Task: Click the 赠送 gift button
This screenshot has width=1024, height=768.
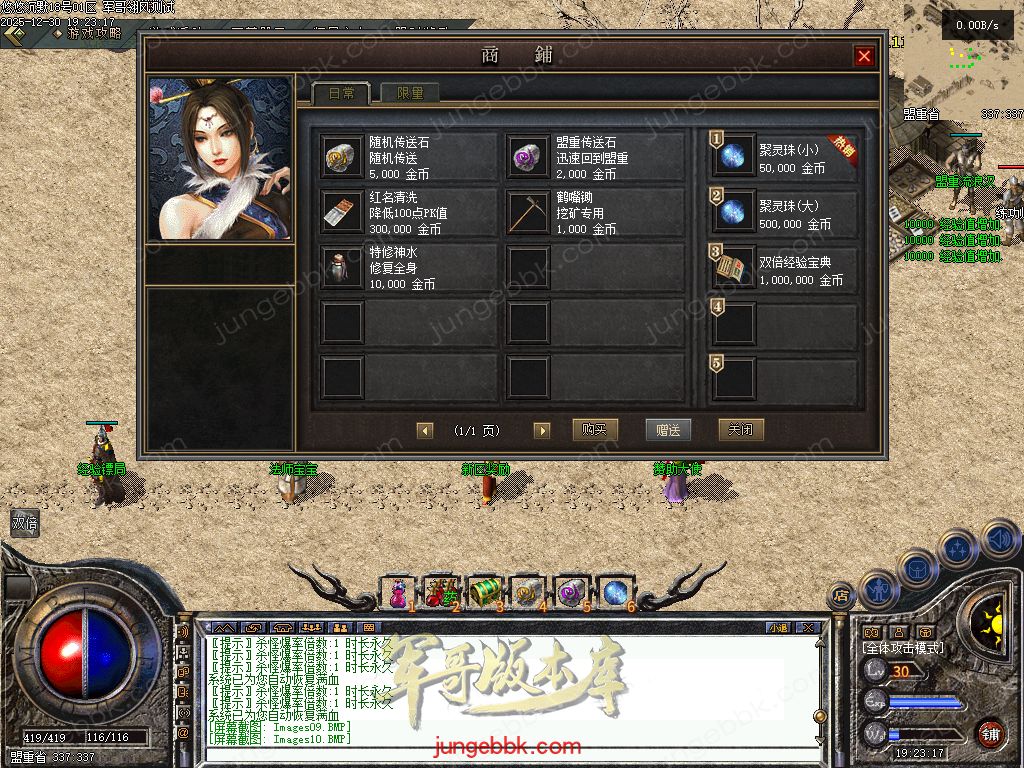Action: point(668,430)
